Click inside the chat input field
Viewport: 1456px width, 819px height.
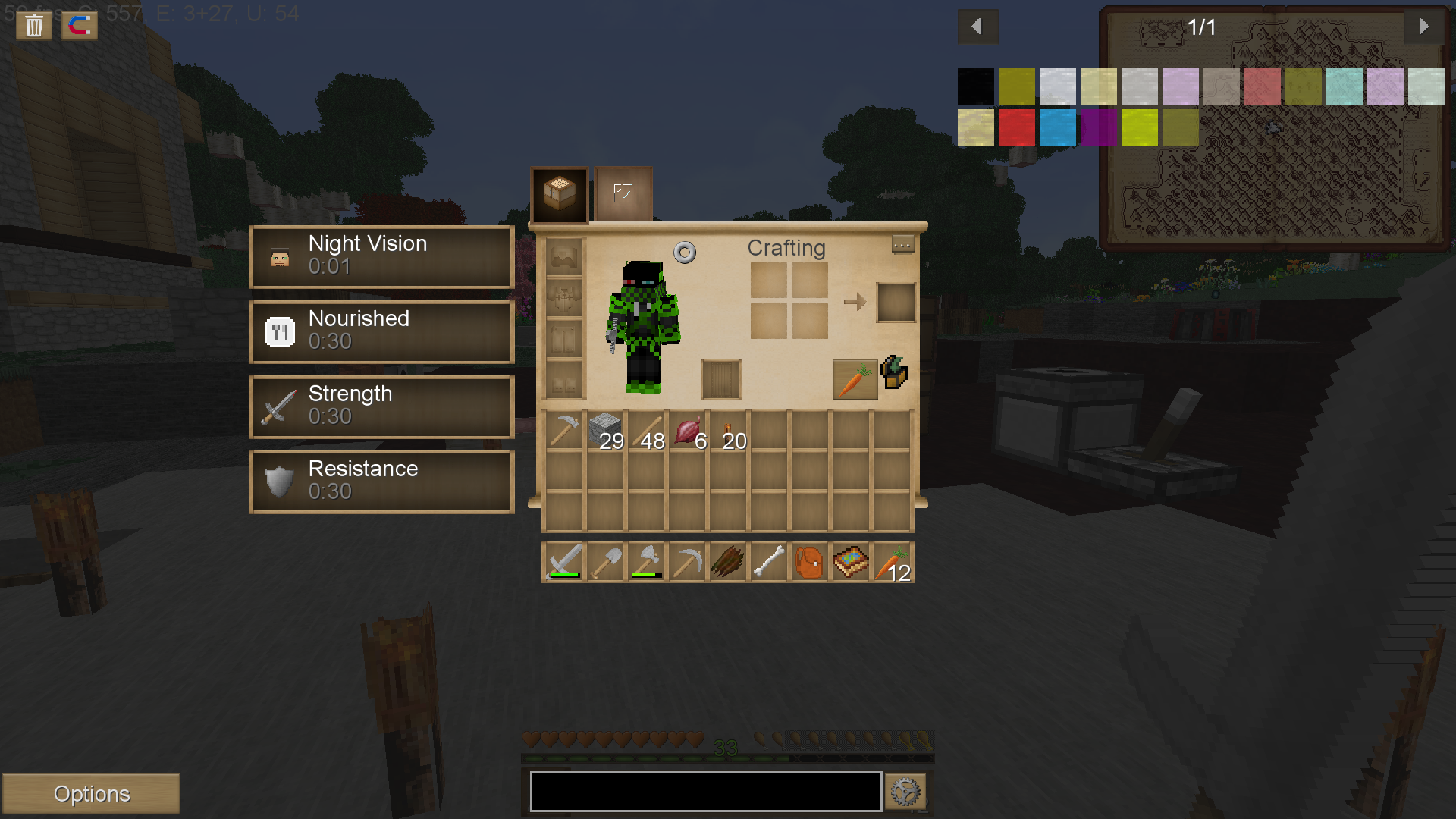705,791
